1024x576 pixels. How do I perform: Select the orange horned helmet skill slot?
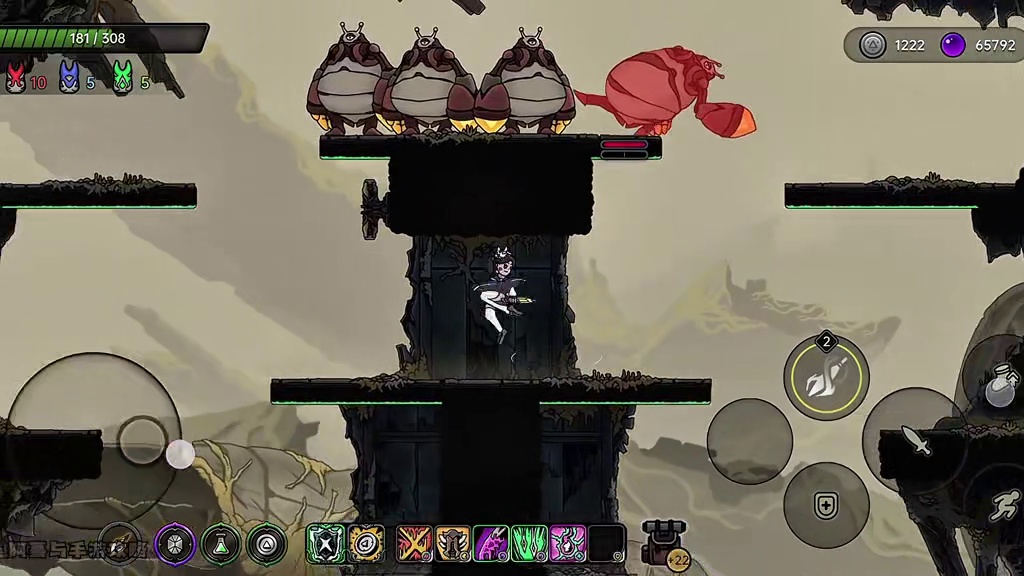tap(453, 544)
